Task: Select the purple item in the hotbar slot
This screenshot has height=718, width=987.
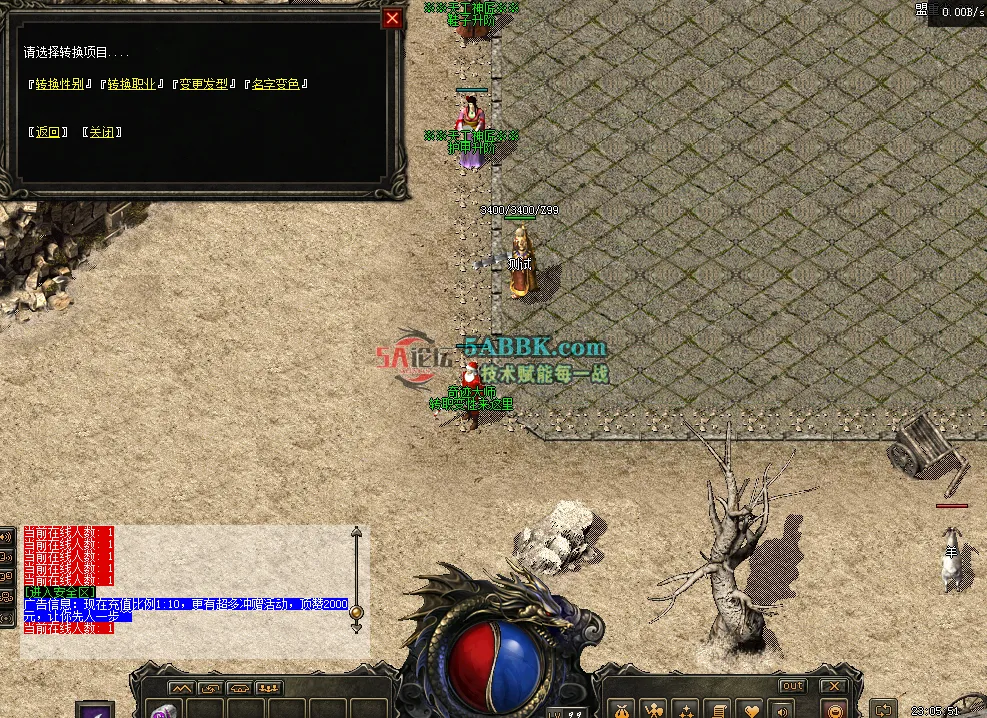Action: pyautogui.click(x=163, y=710)
